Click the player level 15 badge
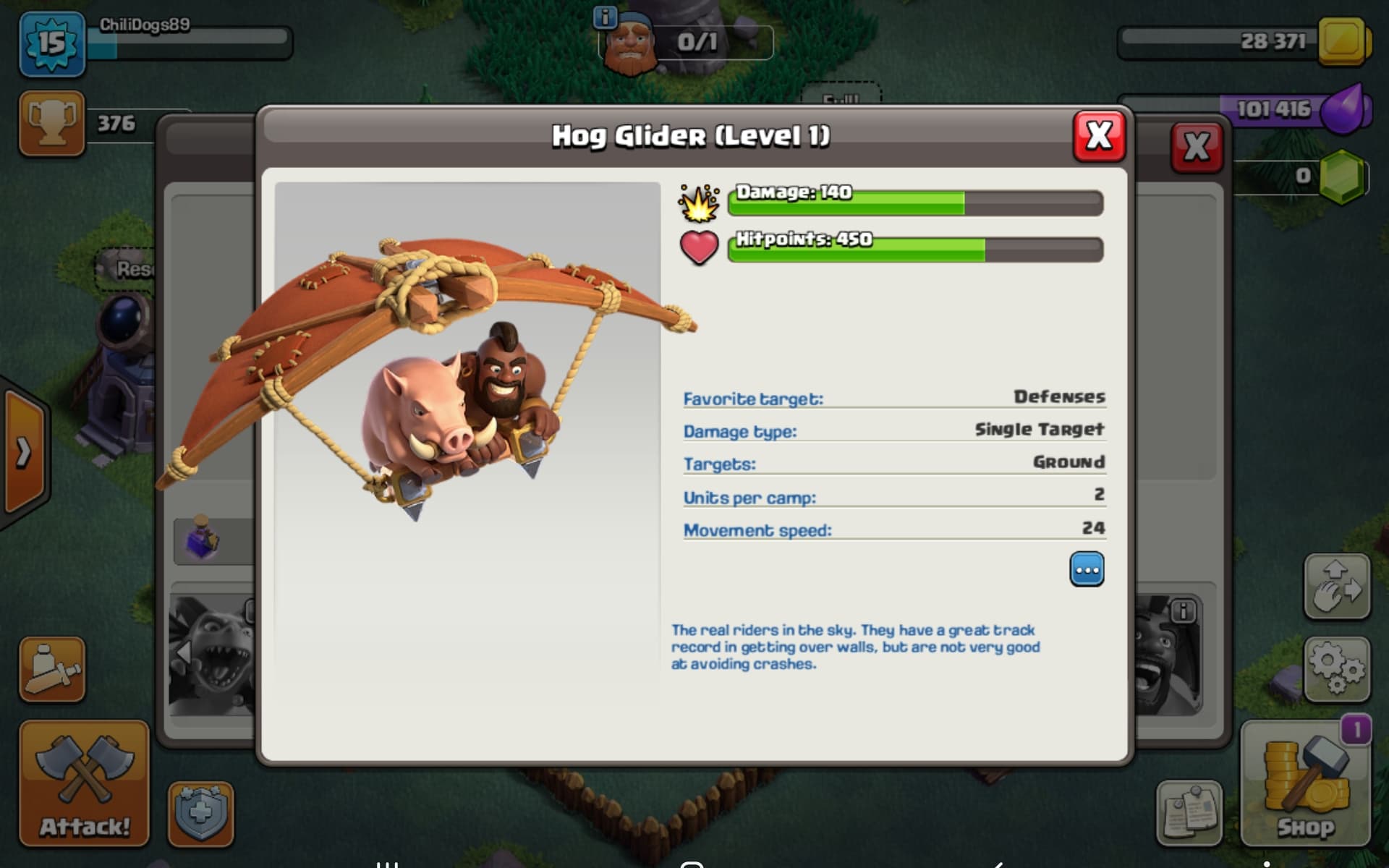This screenshot has width=1389, height=868. (x=52, y=43)
